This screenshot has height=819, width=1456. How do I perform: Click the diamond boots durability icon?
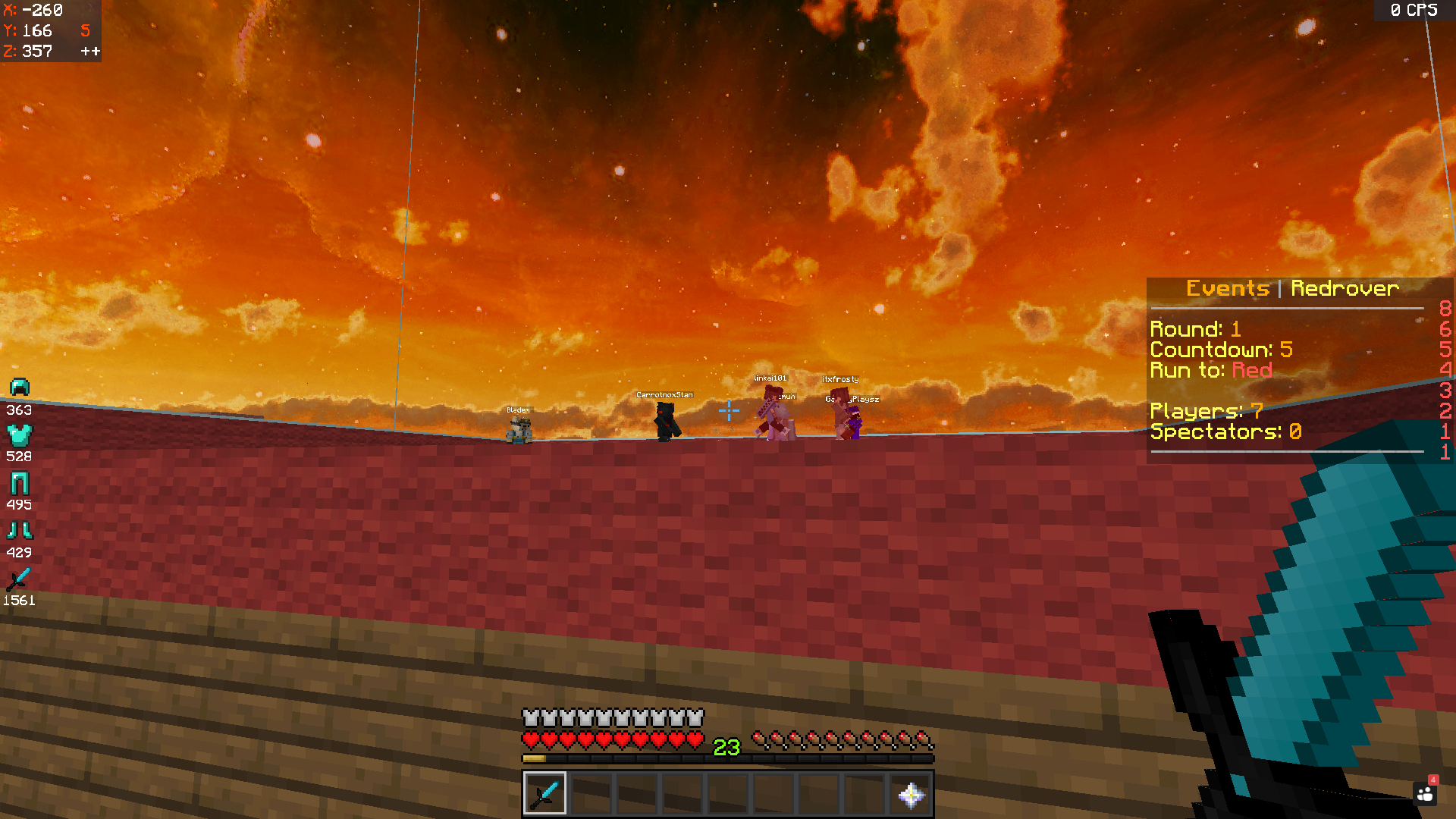[20, 531]
